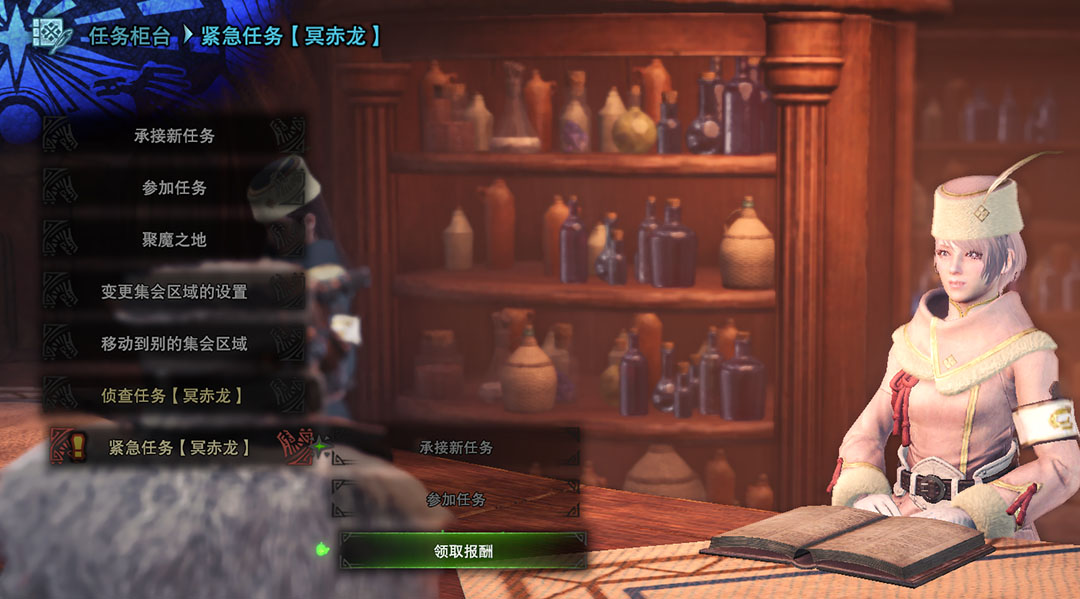Choose 承接新任务 in the 紧急任务 submenu
1080x599 pixels.
[456, 447]
